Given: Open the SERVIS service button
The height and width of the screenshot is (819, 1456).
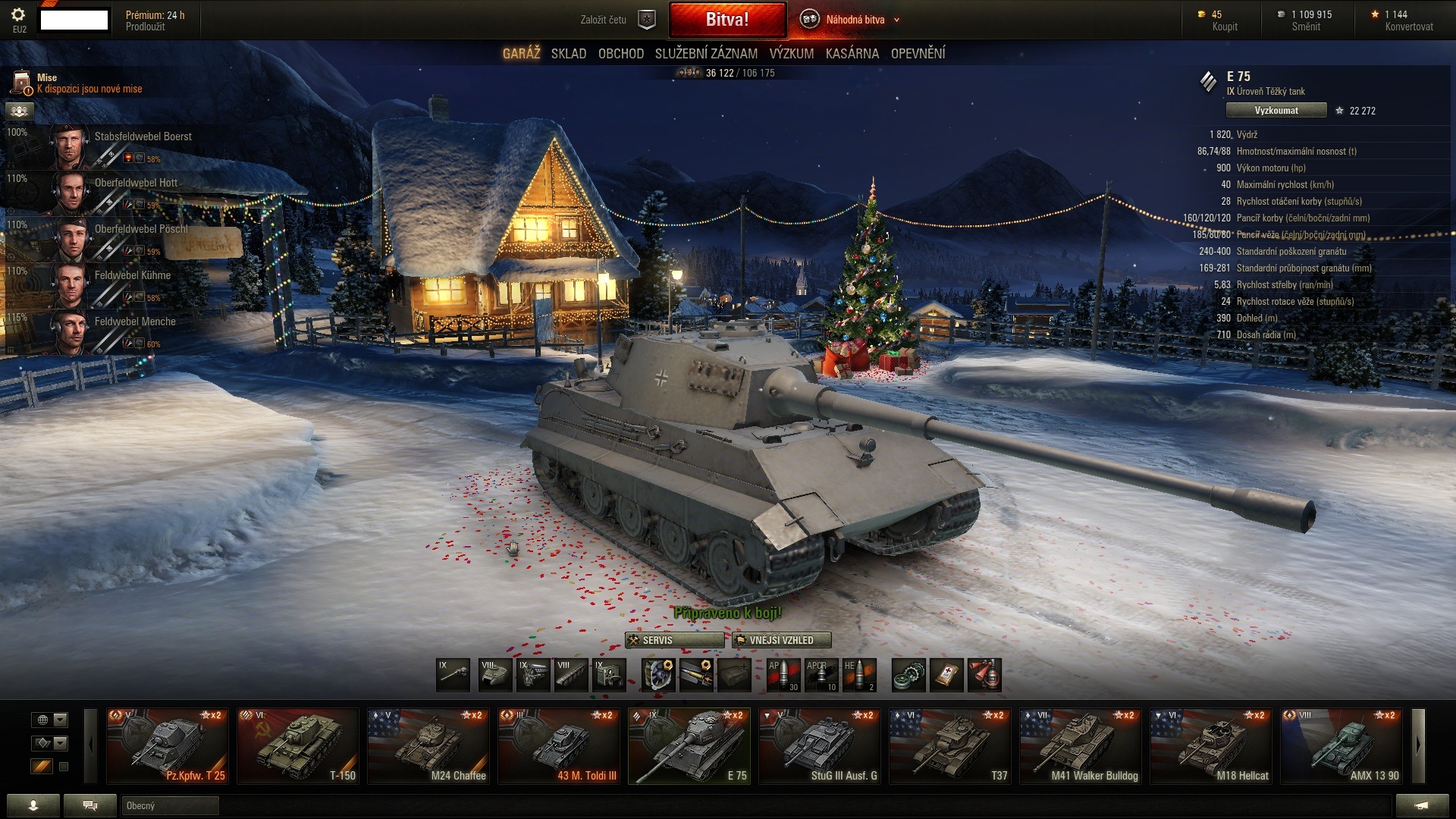Looking at the screenshot, I should tap(674, 640).
